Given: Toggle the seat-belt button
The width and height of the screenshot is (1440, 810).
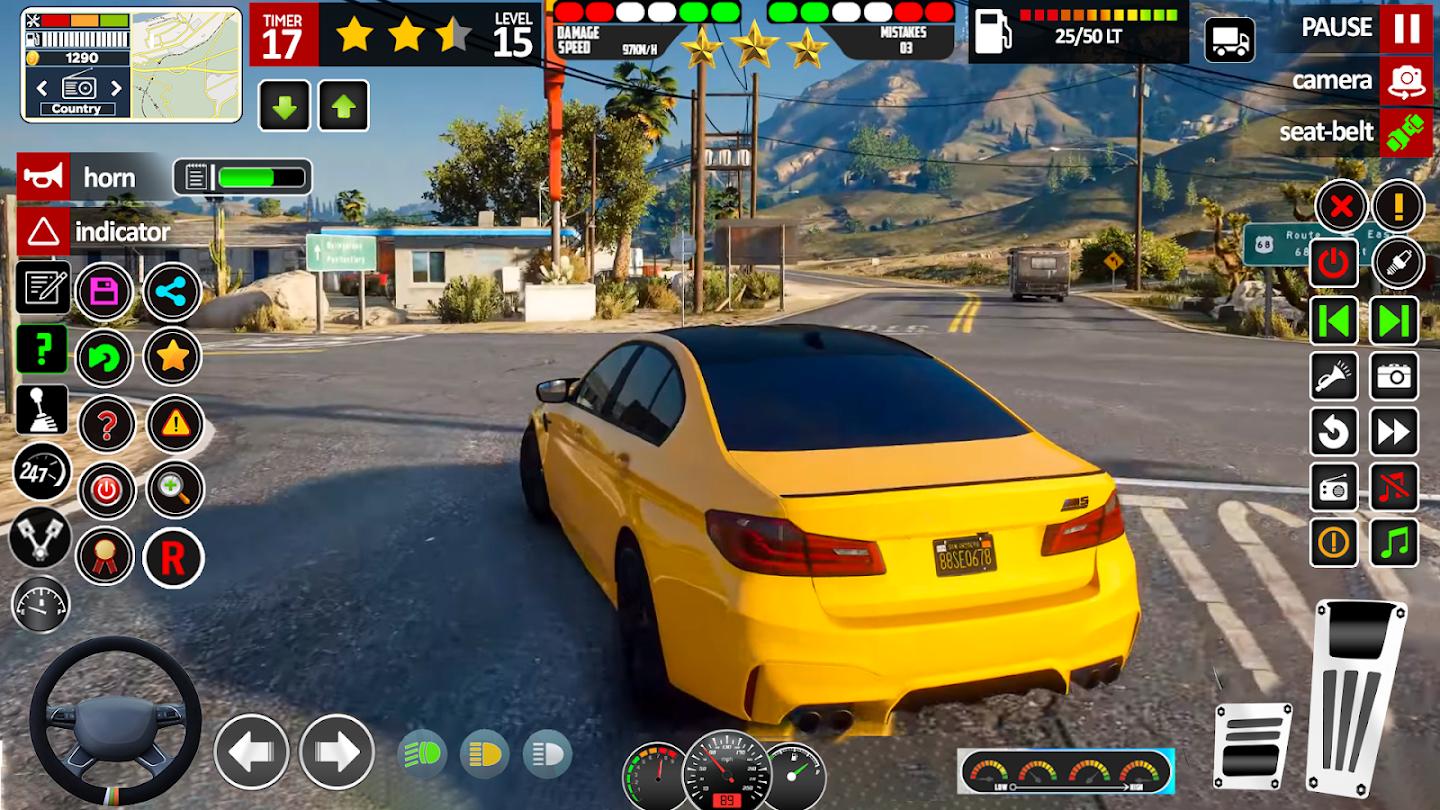Looking at the screenshot, I should [x=1406, y=133].
